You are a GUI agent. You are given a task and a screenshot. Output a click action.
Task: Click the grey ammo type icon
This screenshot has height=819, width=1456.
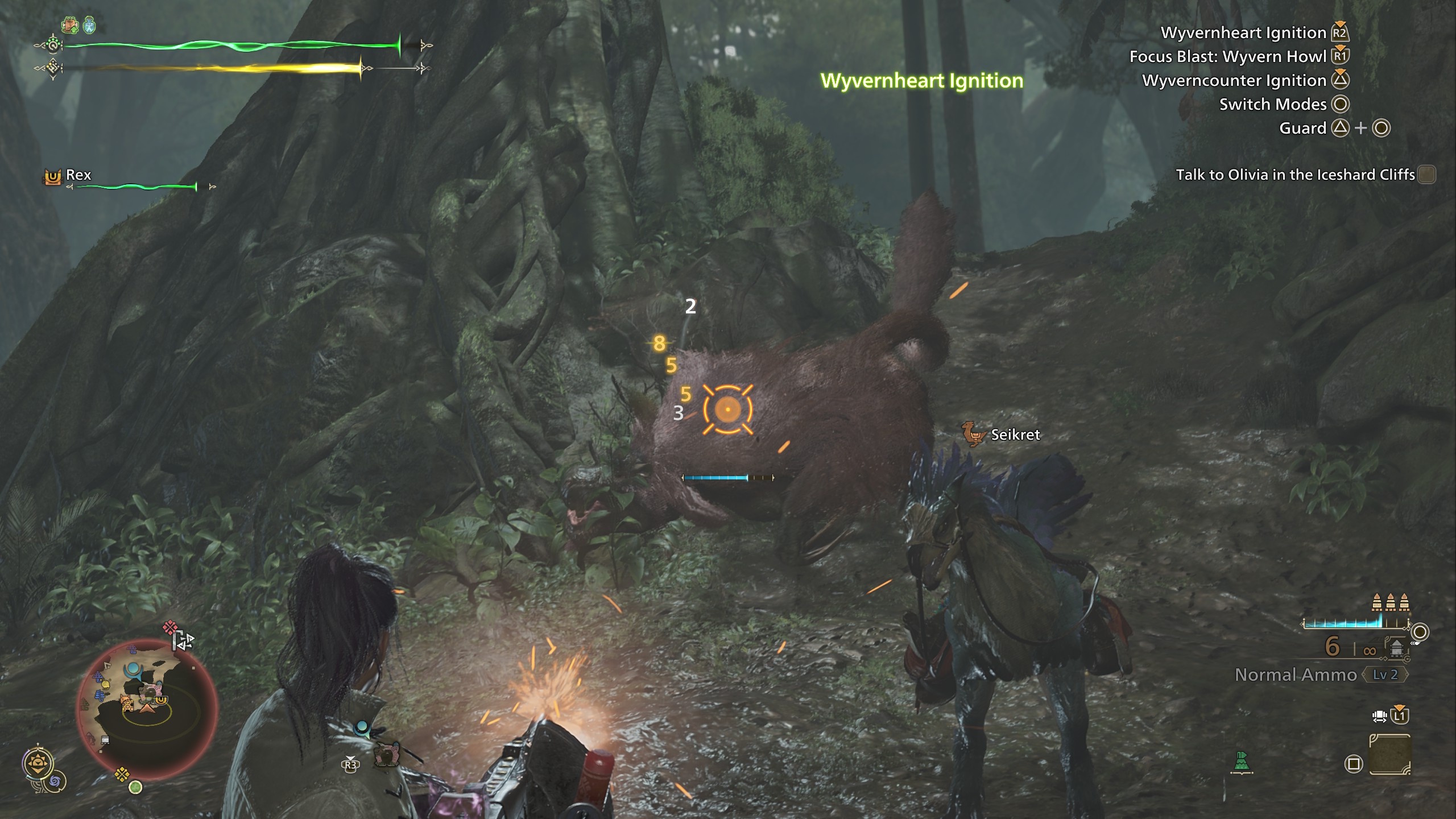tap(1396, 647)
